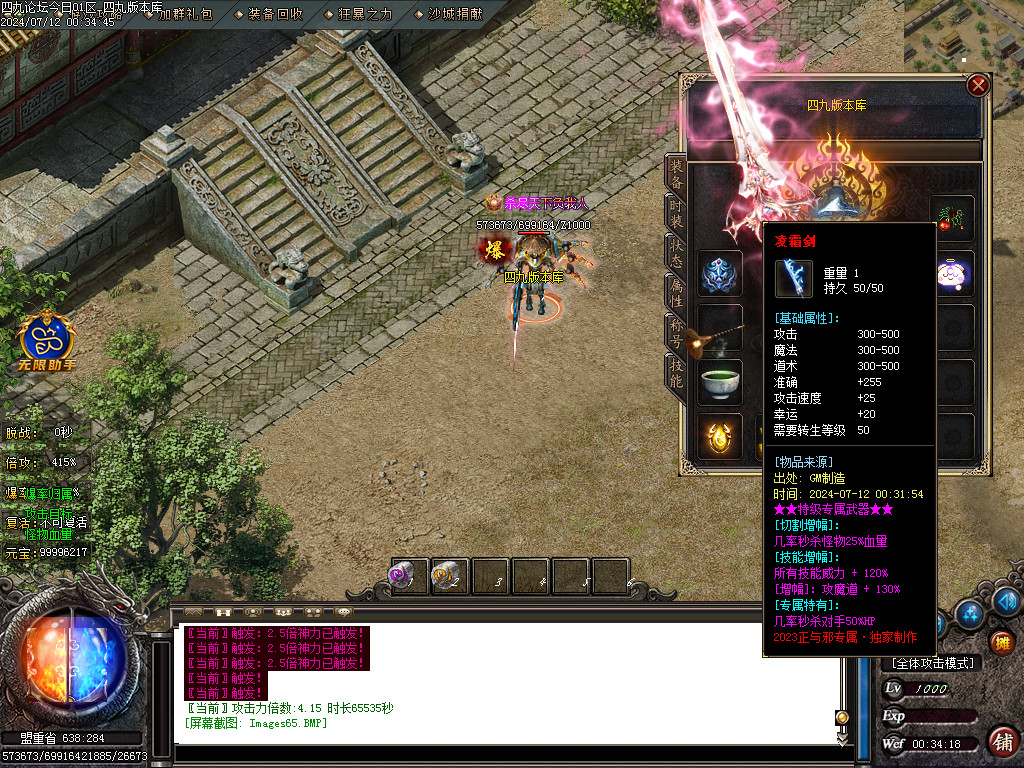Select the green tea bowl equipment slot
Screen dimensions: 1024x768
(720, 381)
